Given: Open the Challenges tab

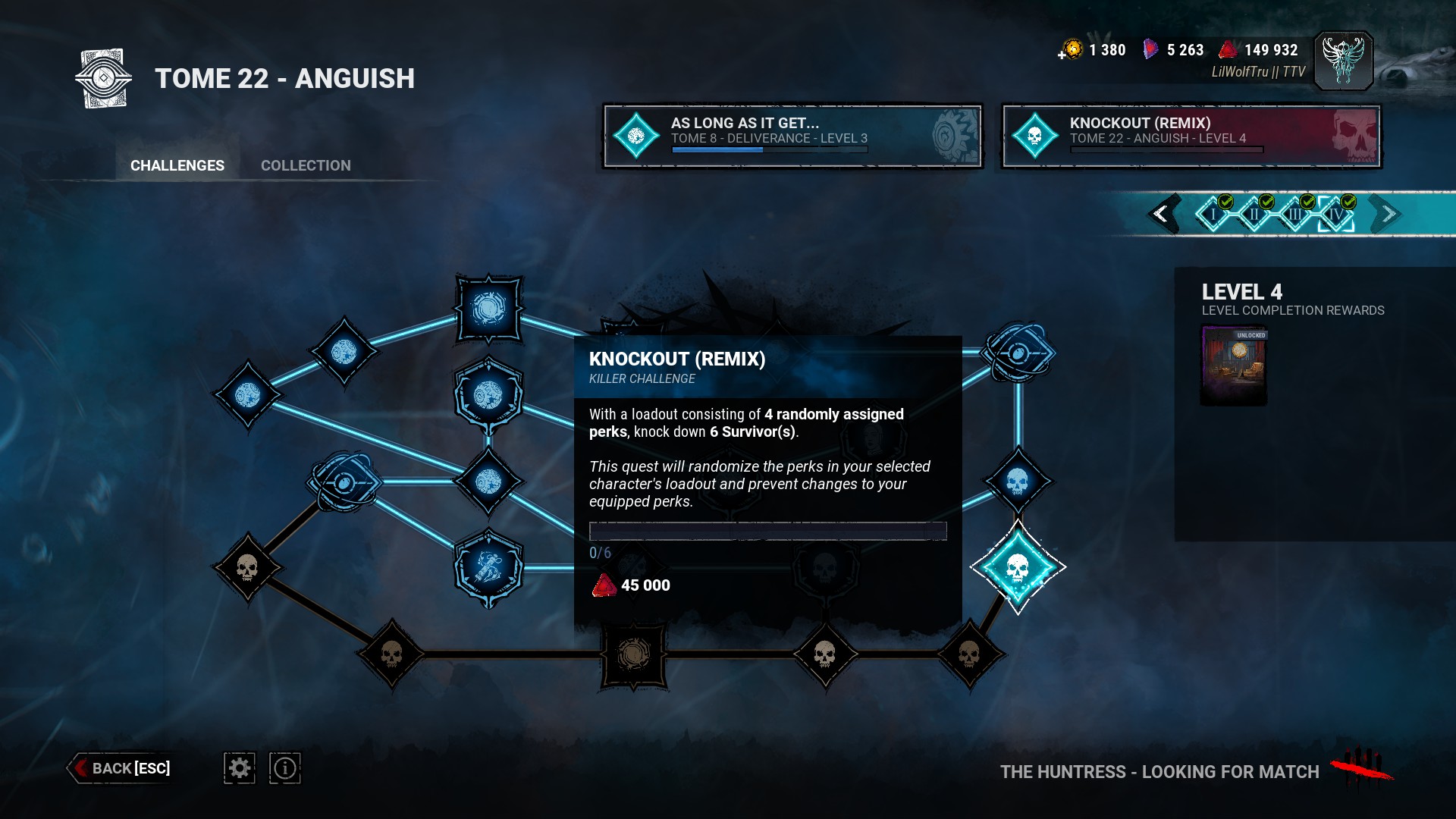Looking at the screenshot, I should point(177,165).
